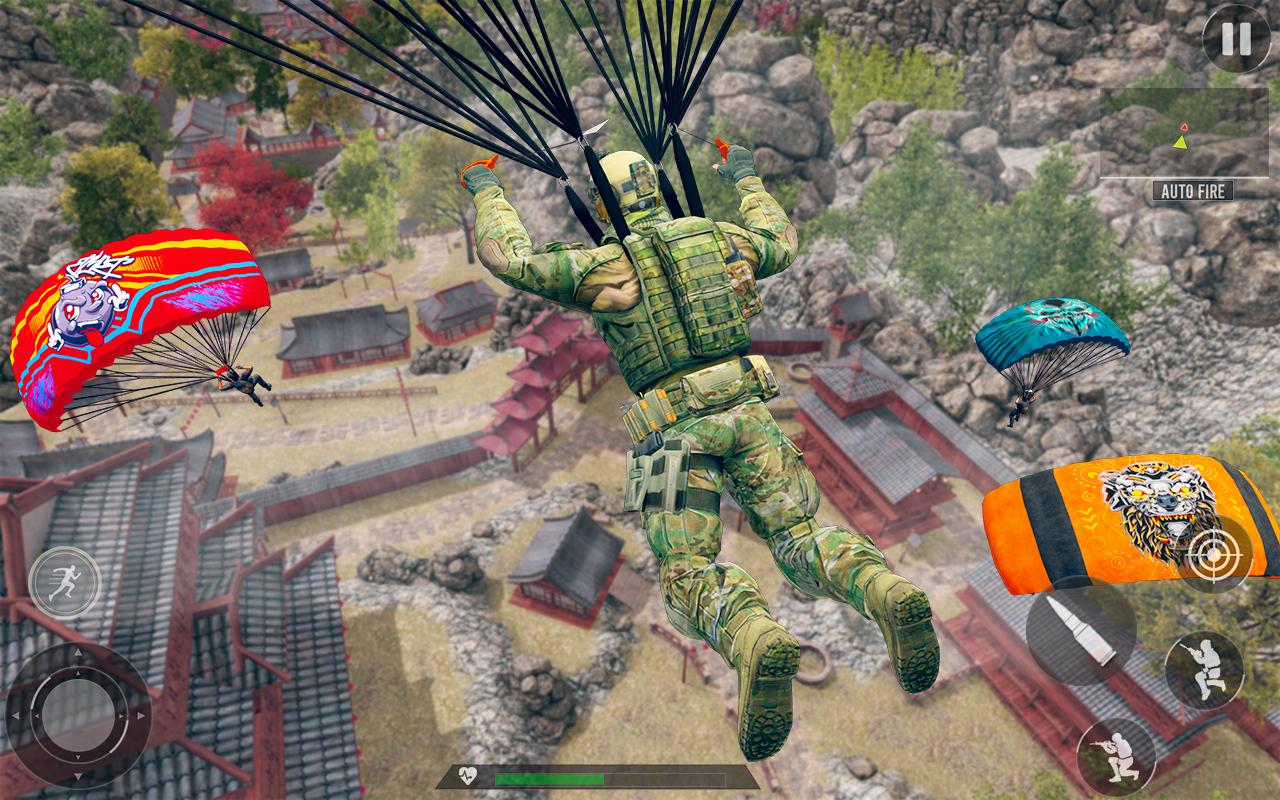The height and width of the screenshot is (800, 1280).
Task: Tap the sprint running-man button
Action: pyautogui.click(x=65, y=582)
